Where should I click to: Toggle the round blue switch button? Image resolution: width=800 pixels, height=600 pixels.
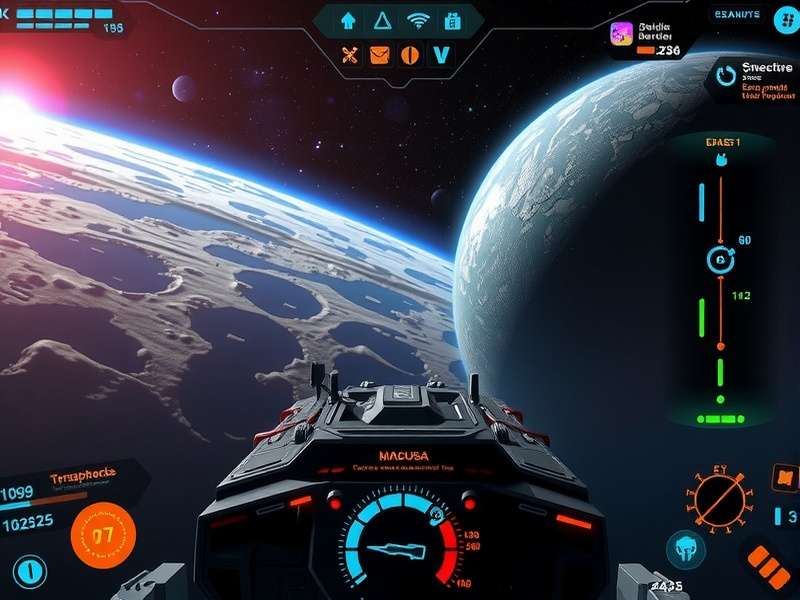(30, 572)
